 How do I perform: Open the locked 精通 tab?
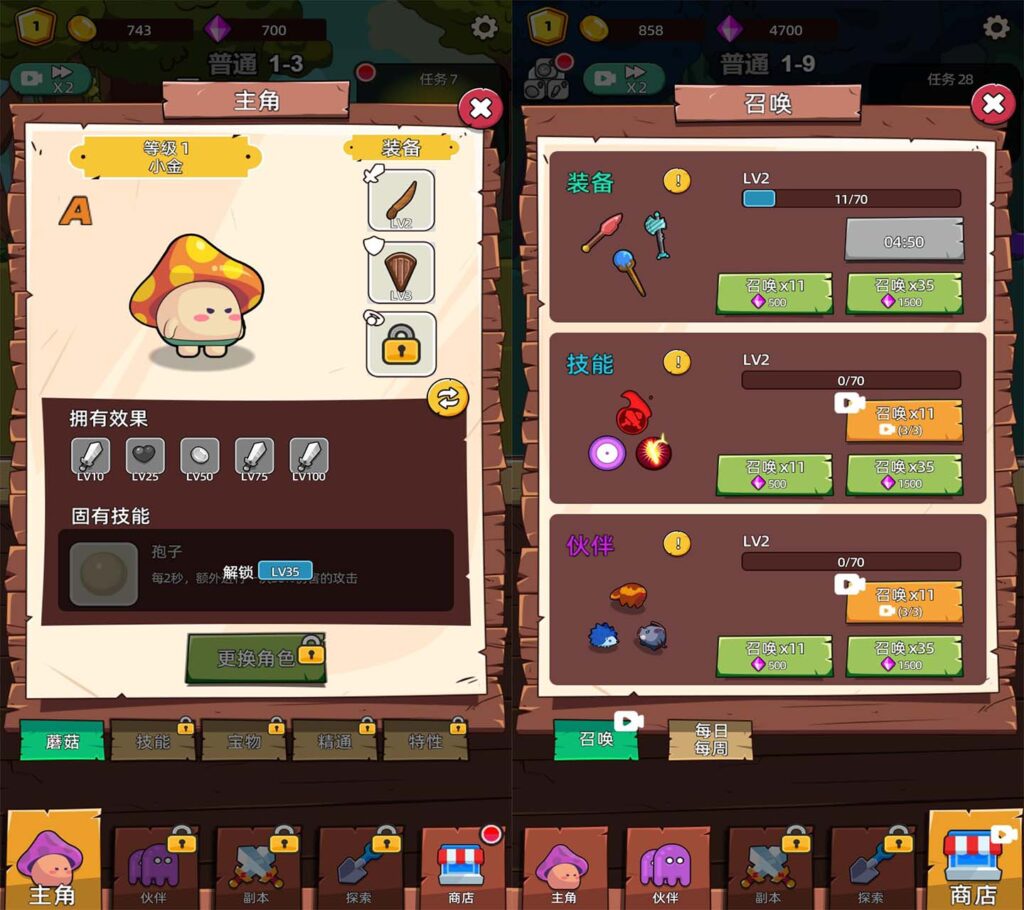334,741
